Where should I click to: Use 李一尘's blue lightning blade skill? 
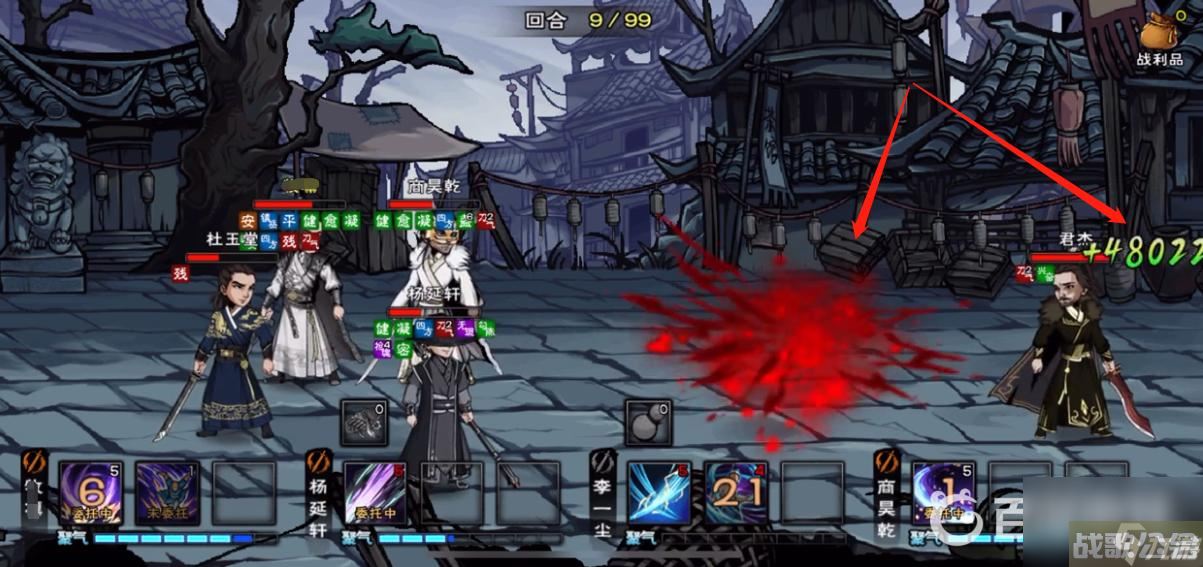tap(659, 493)
